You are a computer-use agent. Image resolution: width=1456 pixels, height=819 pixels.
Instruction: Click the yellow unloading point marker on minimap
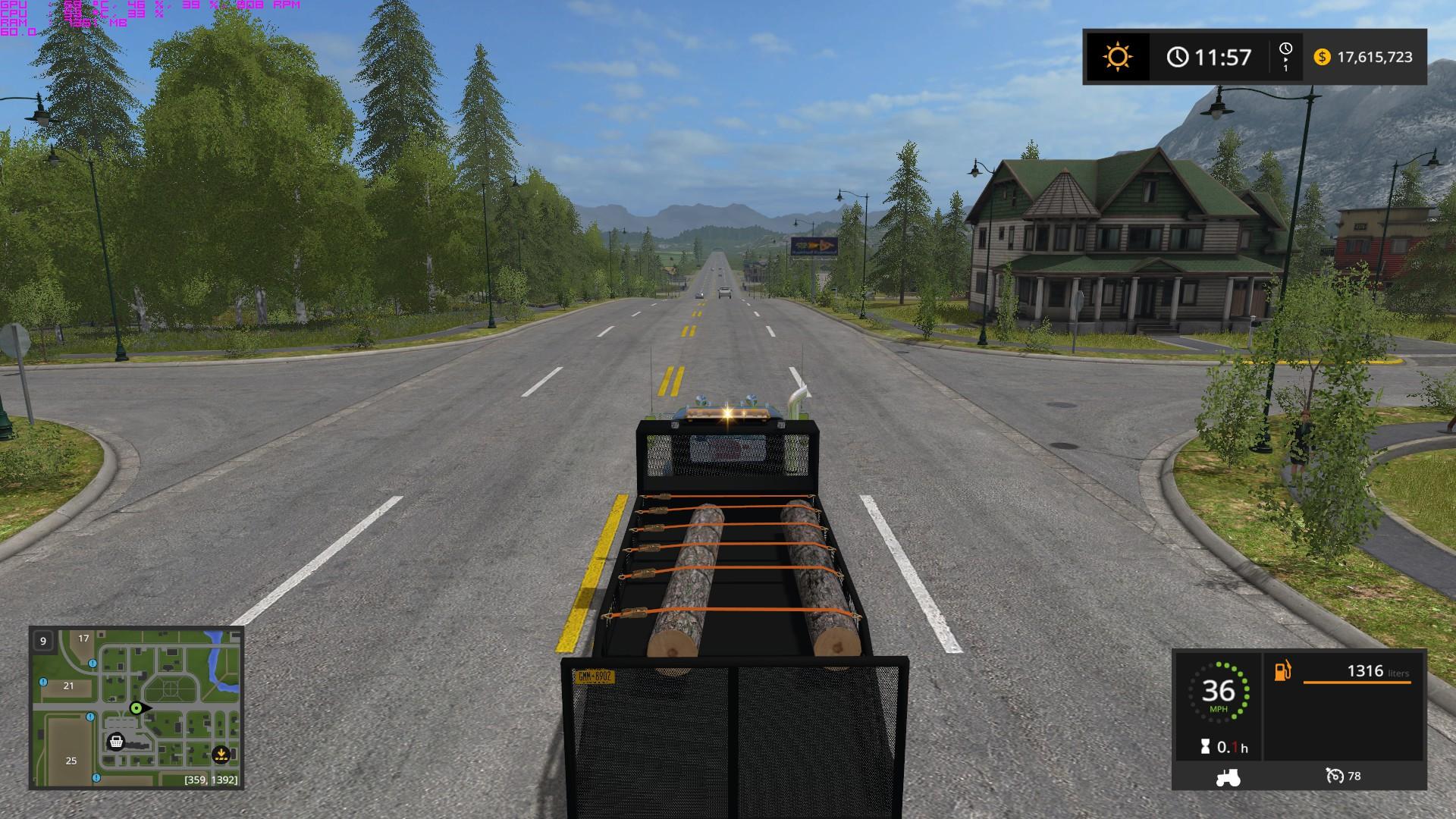pos(221,754)
